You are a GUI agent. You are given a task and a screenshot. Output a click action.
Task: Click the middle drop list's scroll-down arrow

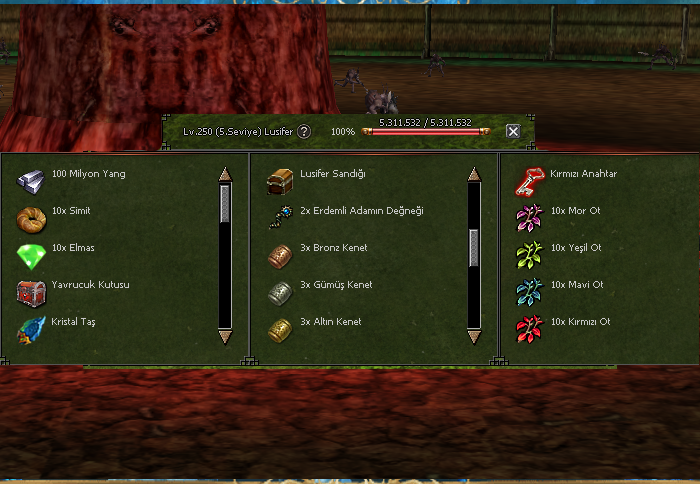[474, 335]
